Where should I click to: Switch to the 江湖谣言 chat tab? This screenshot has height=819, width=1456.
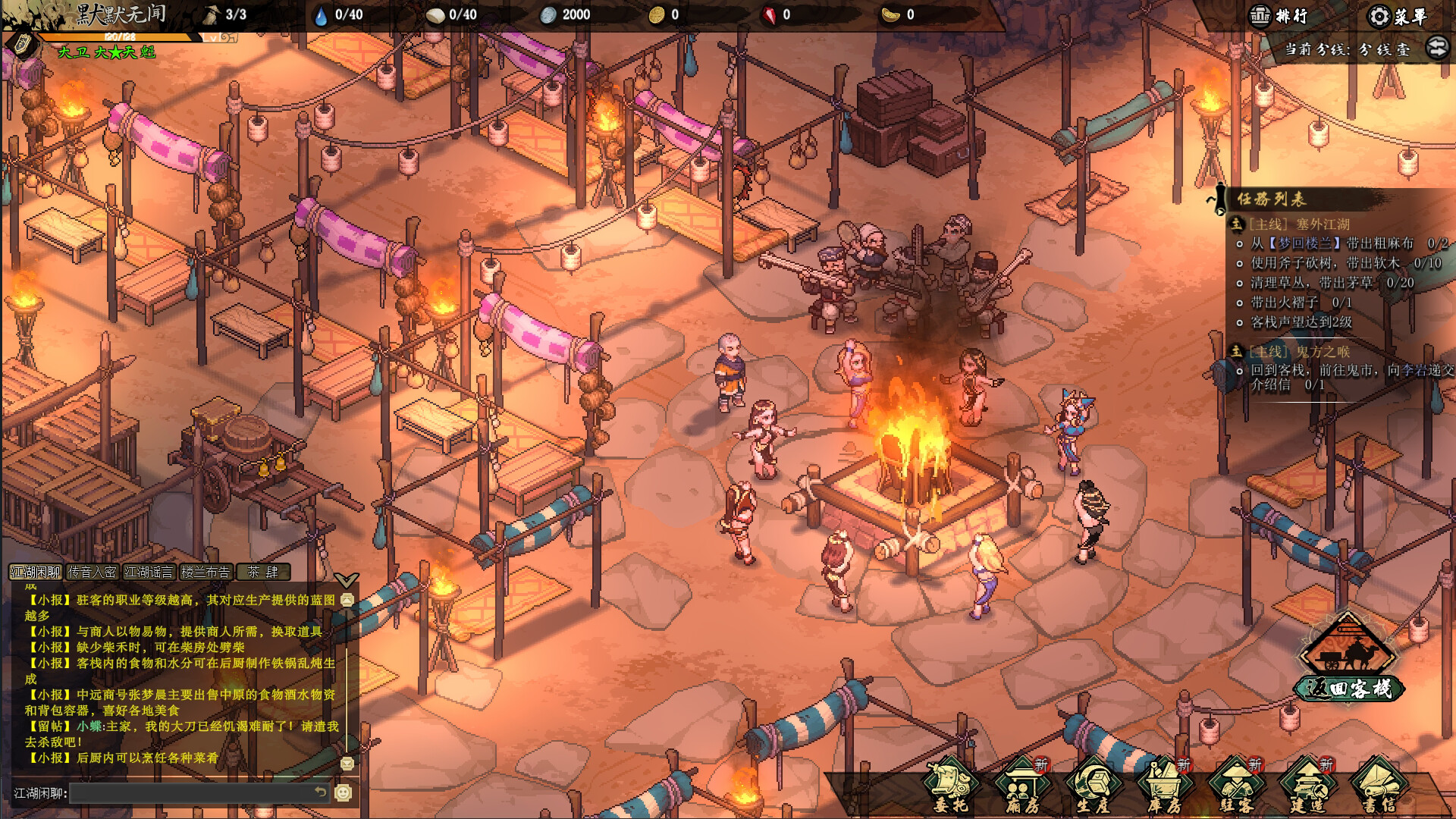149,572
